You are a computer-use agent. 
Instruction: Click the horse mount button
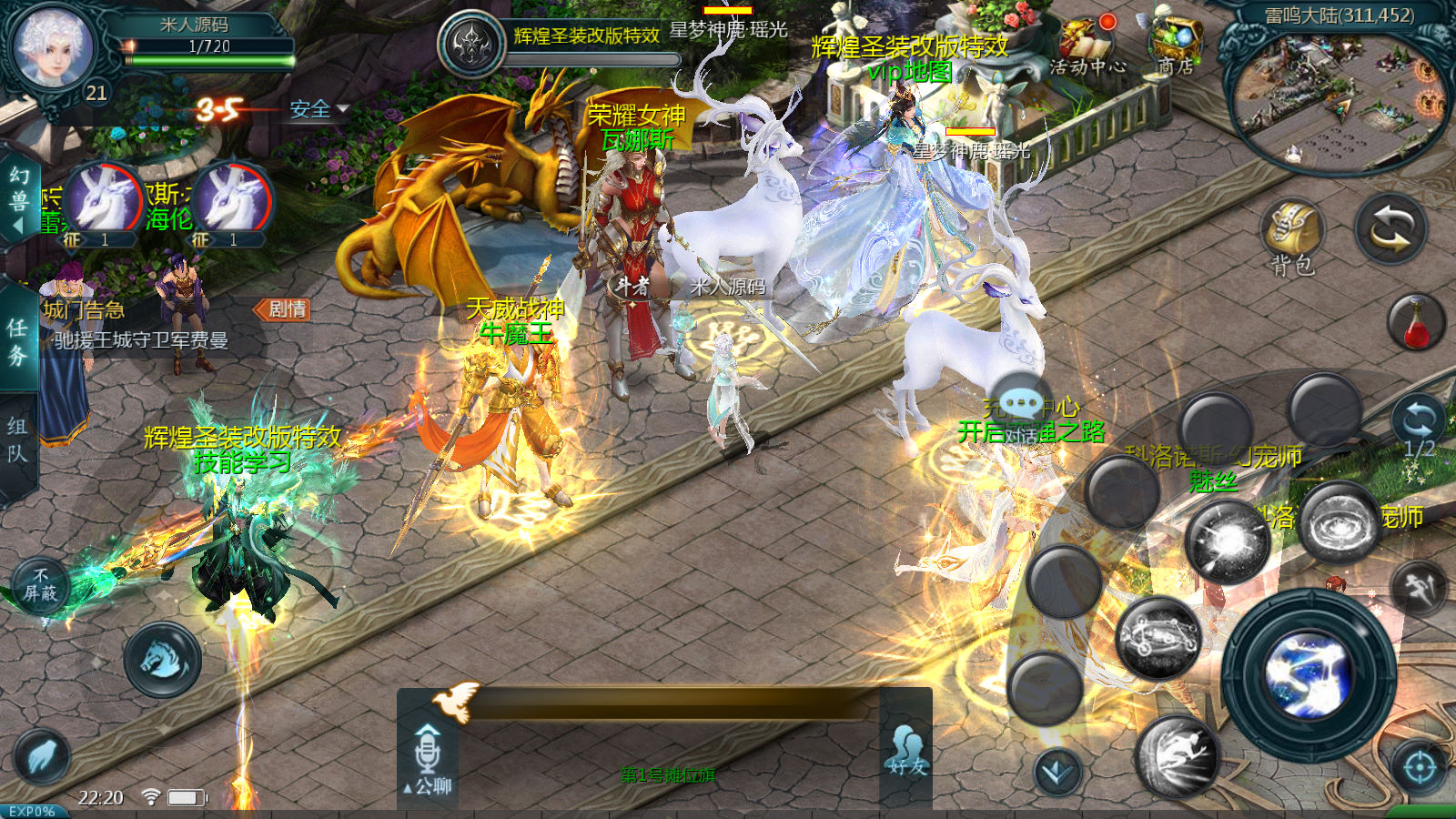(x=162, y=660)
